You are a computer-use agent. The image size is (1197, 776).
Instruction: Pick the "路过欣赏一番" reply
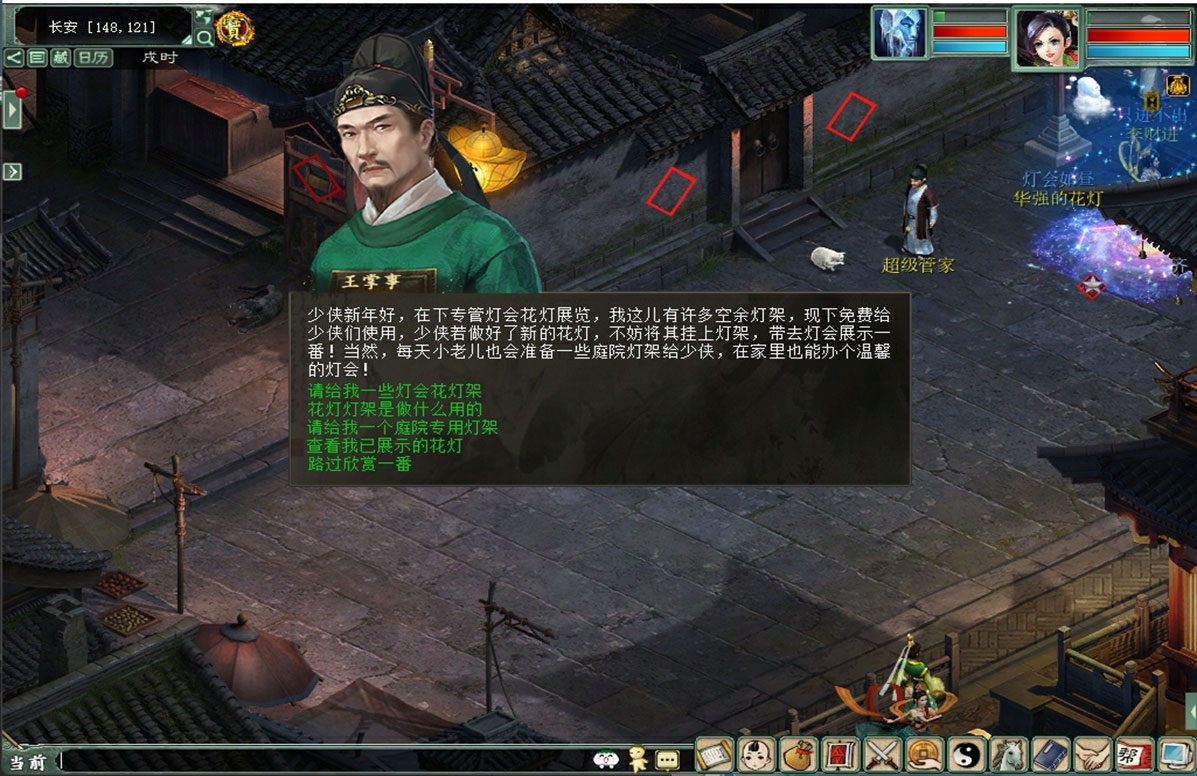[360, 463]
